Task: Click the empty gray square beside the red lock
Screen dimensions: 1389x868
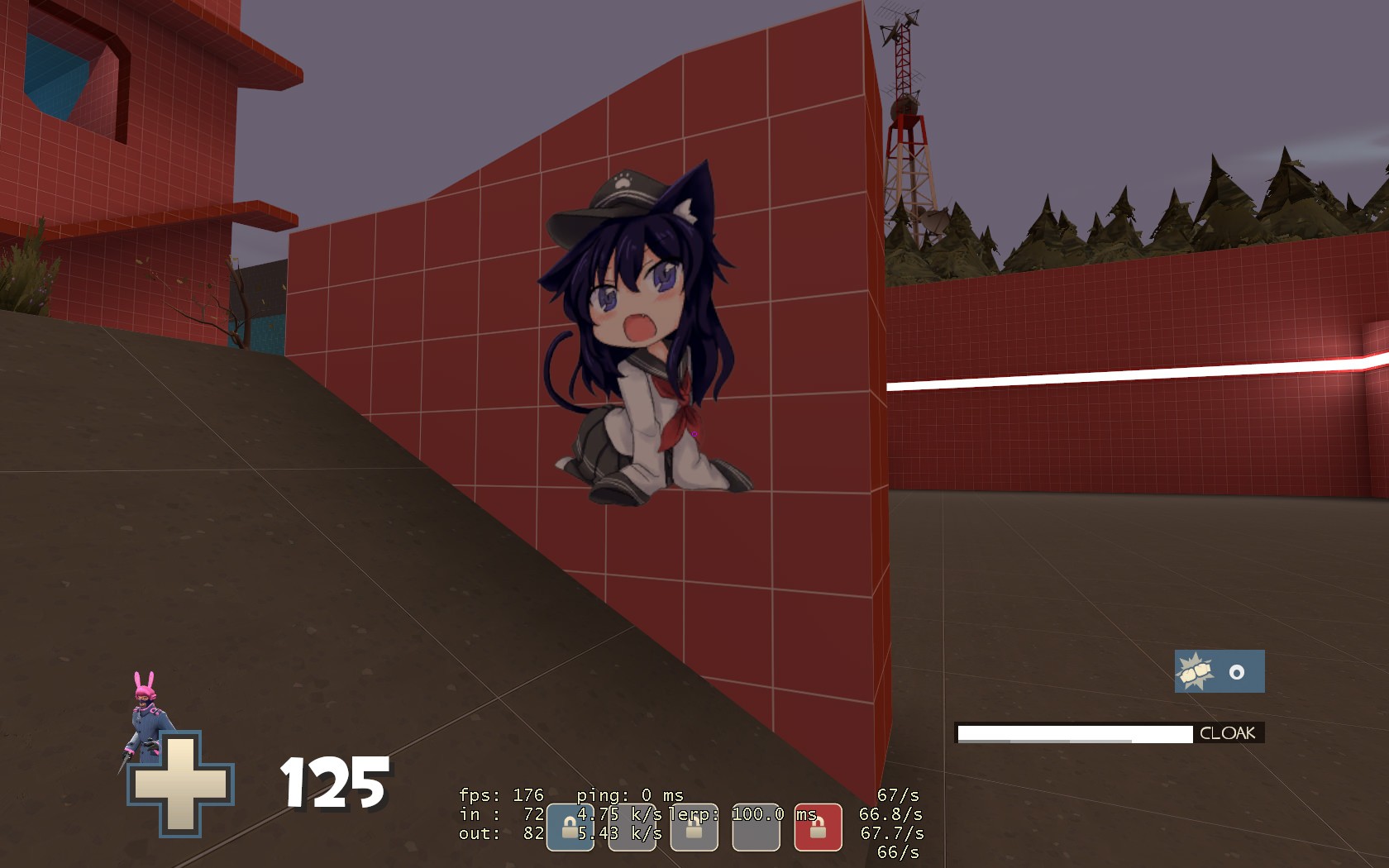Action: [x=757, y=827]
